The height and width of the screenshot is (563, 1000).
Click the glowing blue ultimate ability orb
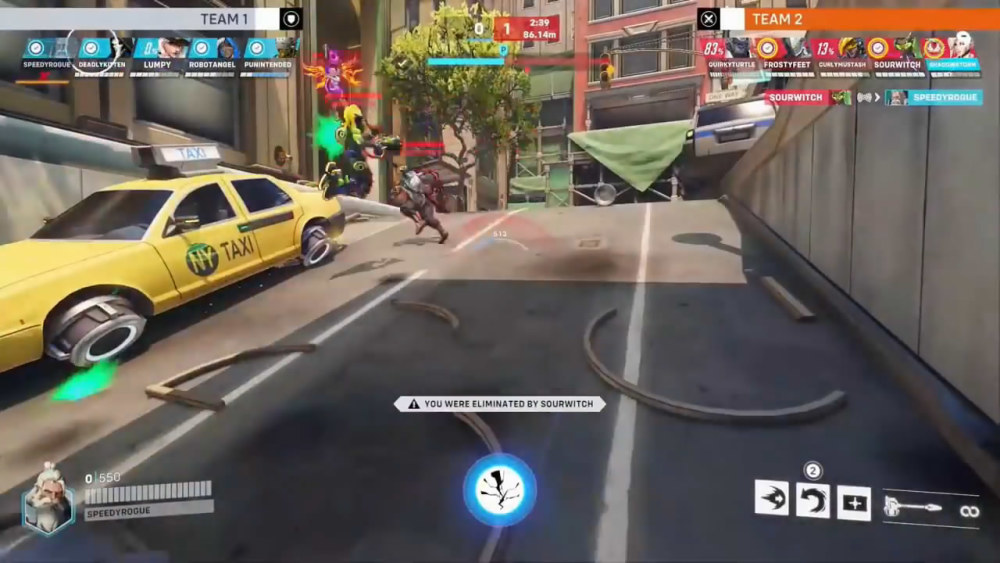tap(499, 490)
